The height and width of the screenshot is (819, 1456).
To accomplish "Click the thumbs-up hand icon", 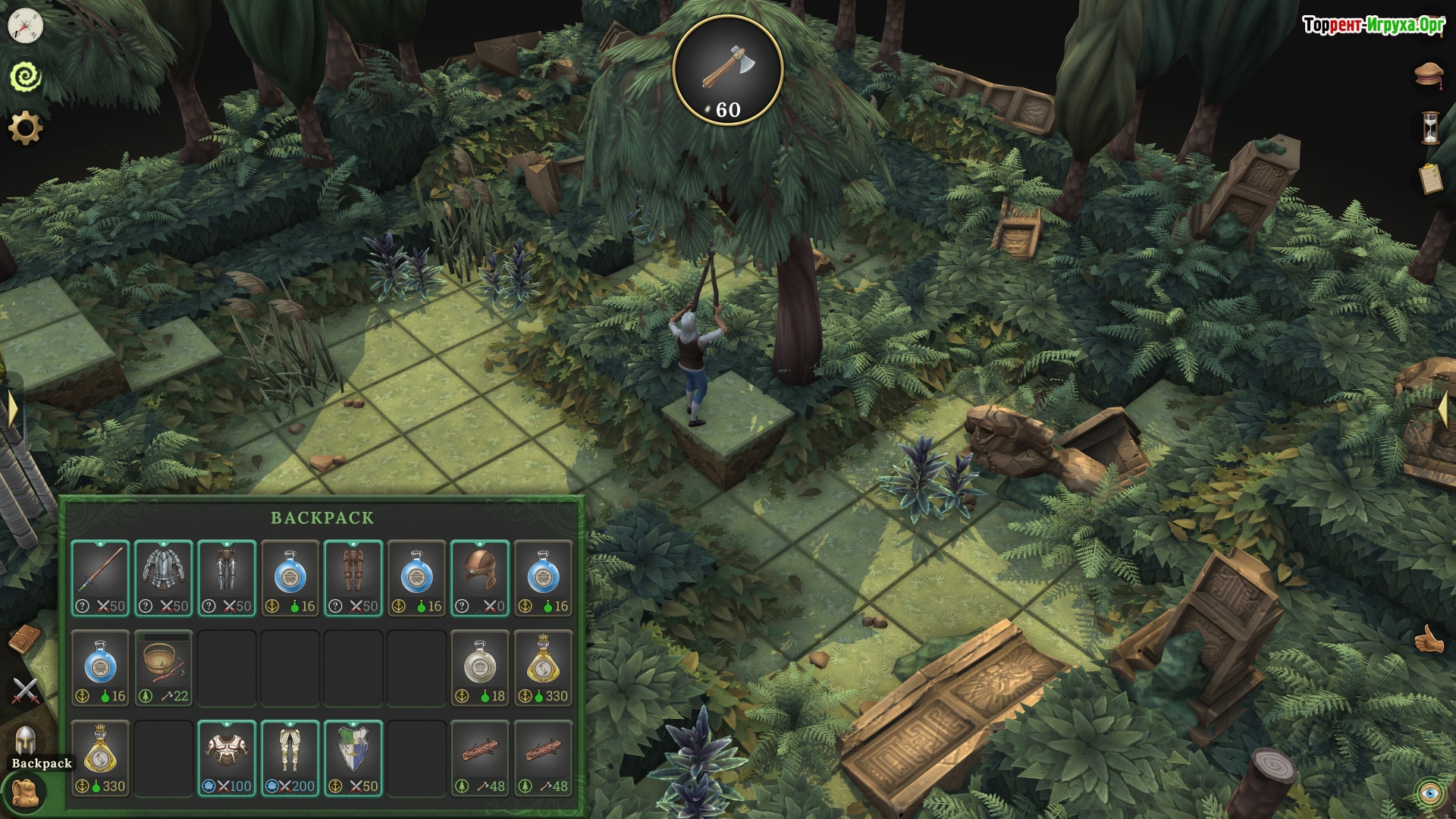I will coord(1428,640).
